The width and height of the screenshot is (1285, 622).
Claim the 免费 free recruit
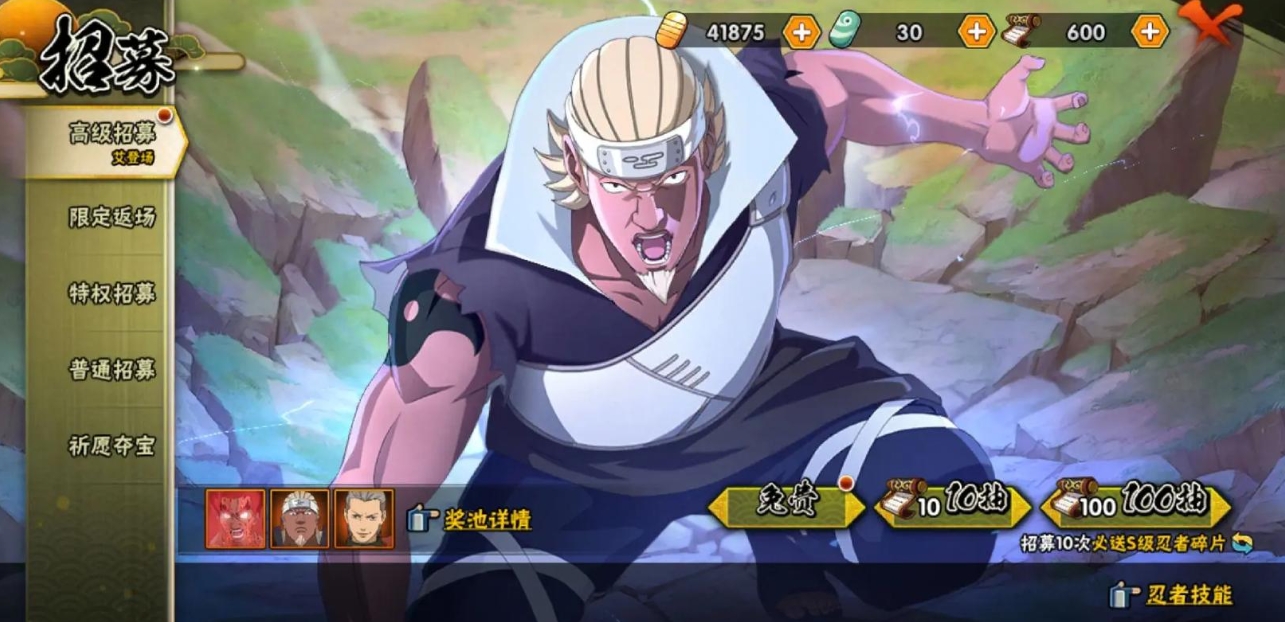(x=786, y=505)
